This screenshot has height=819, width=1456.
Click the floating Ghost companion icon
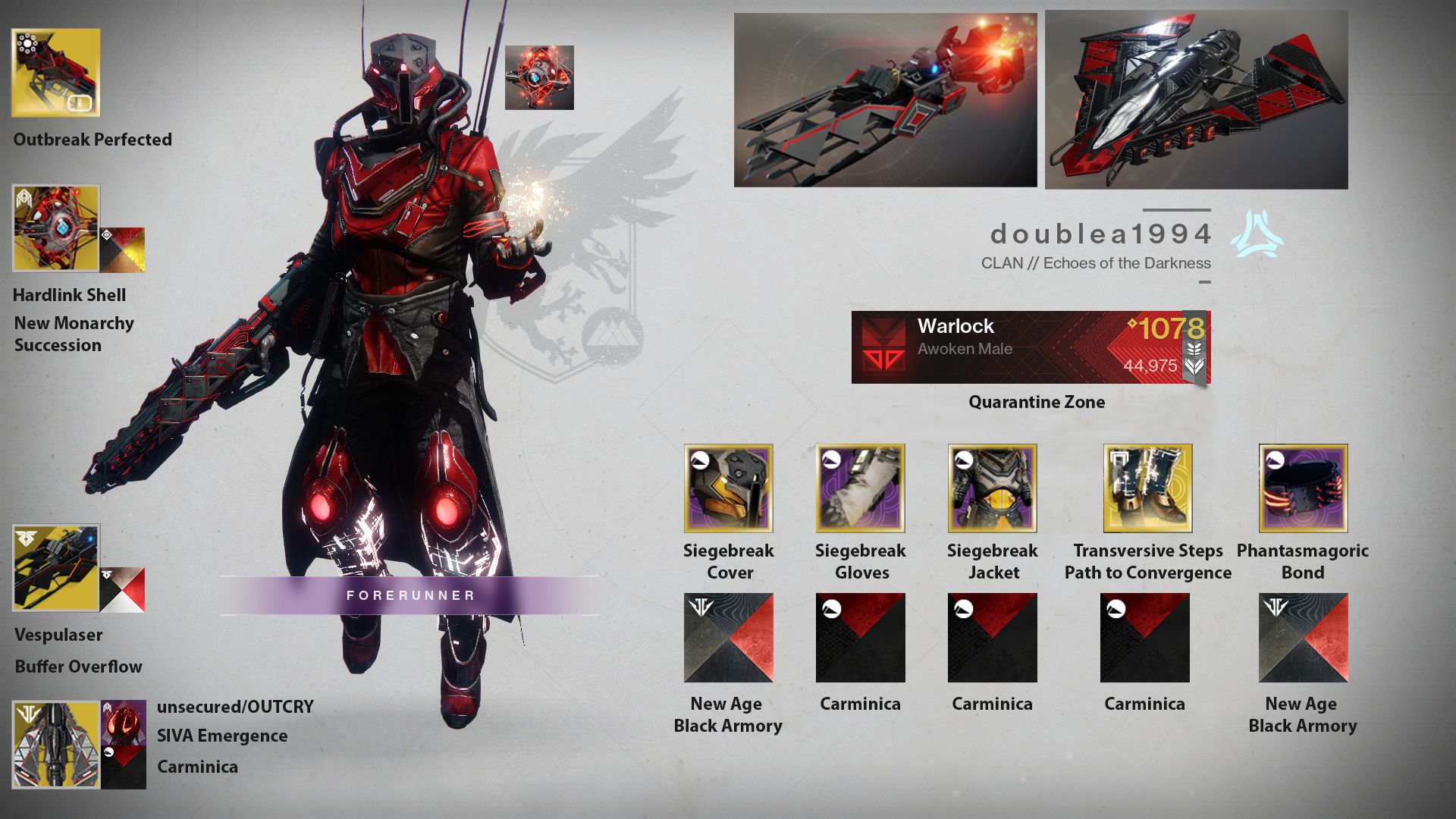(540, 77)
